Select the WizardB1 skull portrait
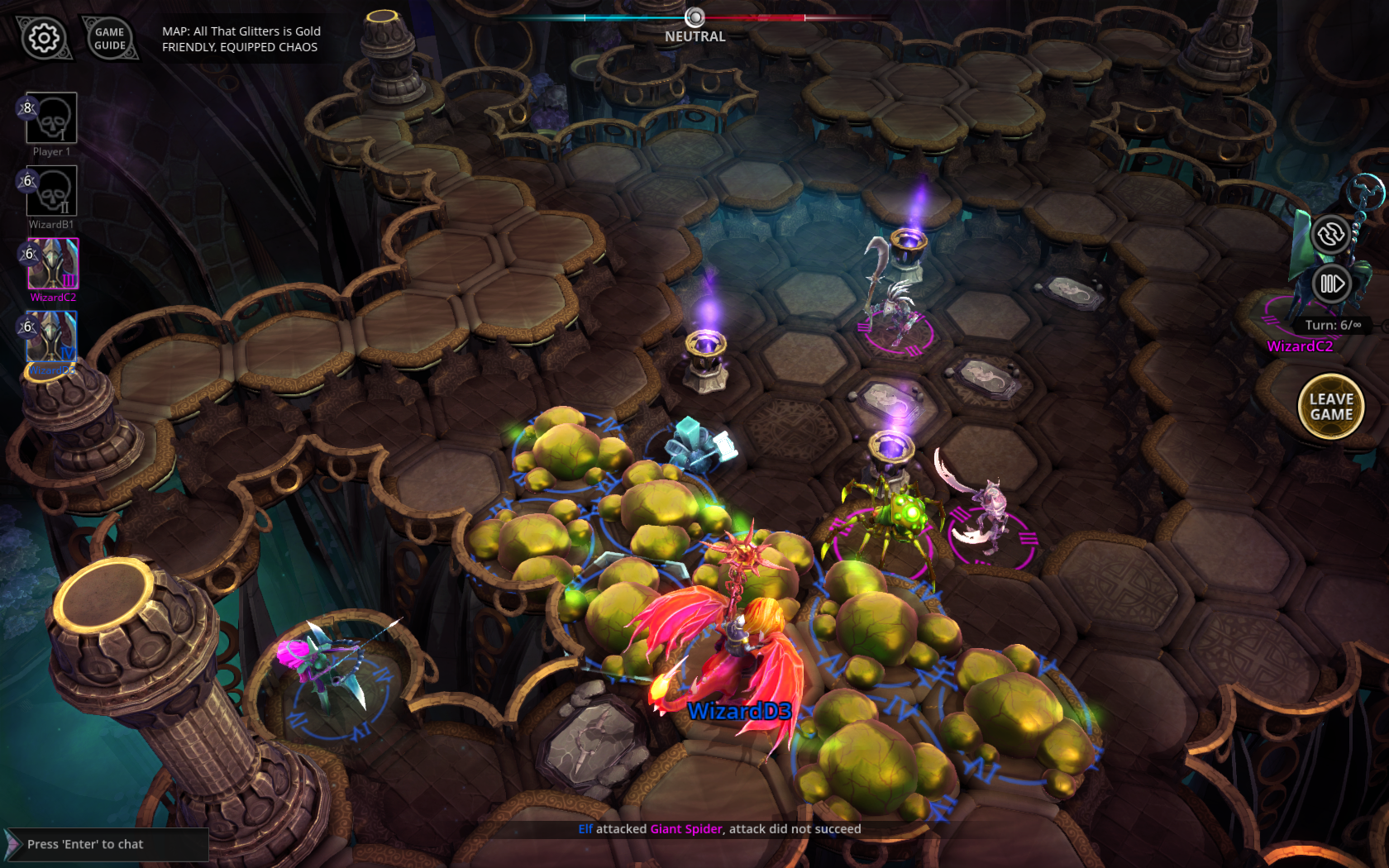The height and width of the screenshot is (868, 1389). click(51, 191)
